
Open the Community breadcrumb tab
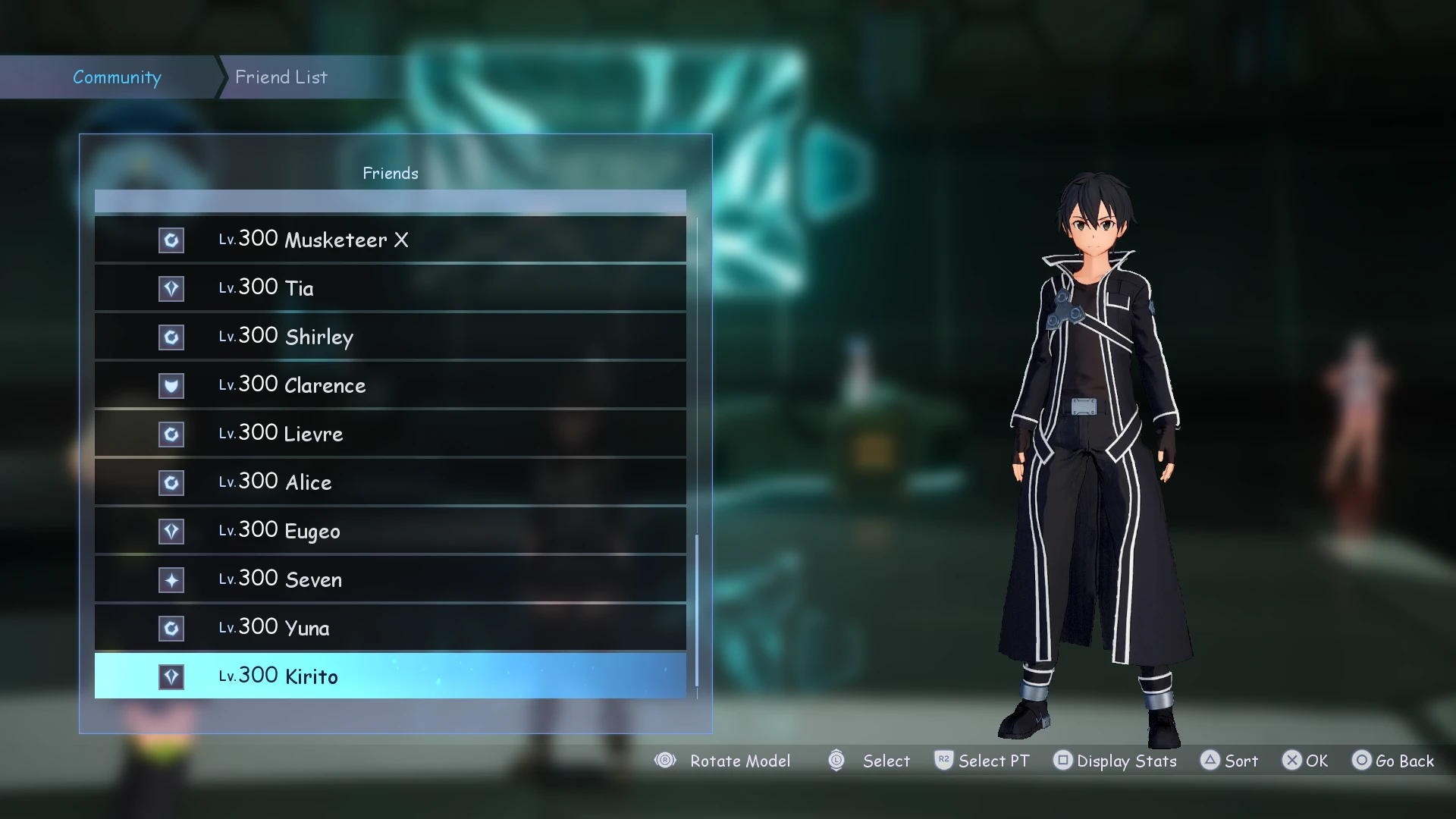pyautogui.click(x=117, y=77)
